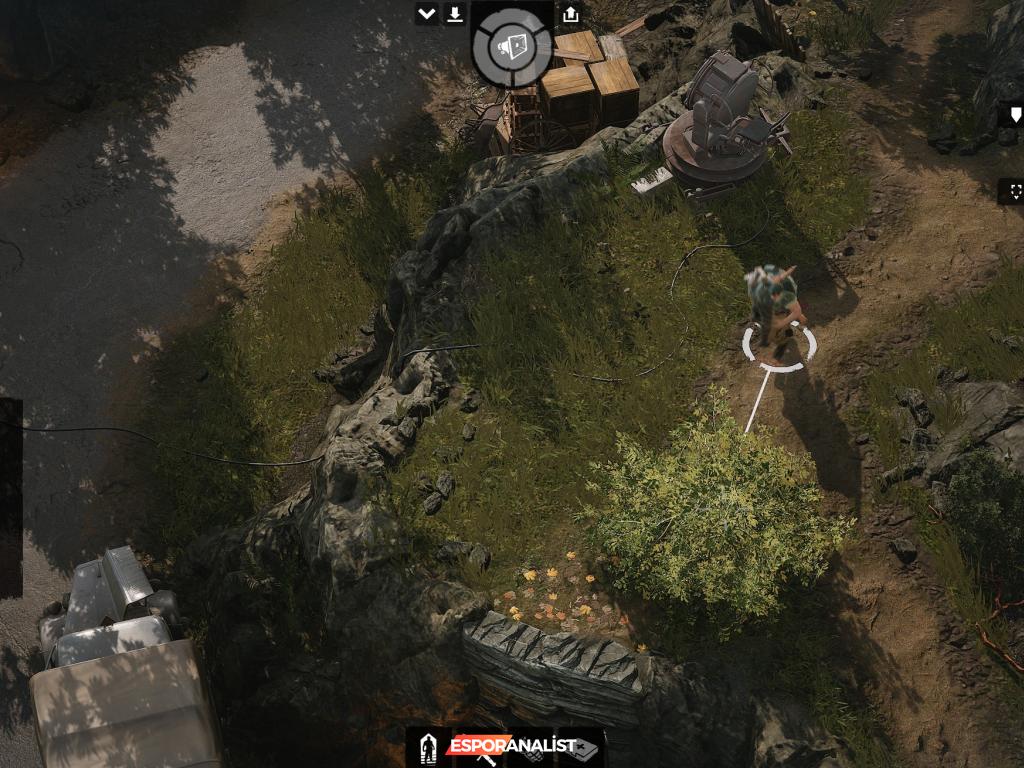Click the upload arrow icon
Screen dimensions: 1024x768
570,14
